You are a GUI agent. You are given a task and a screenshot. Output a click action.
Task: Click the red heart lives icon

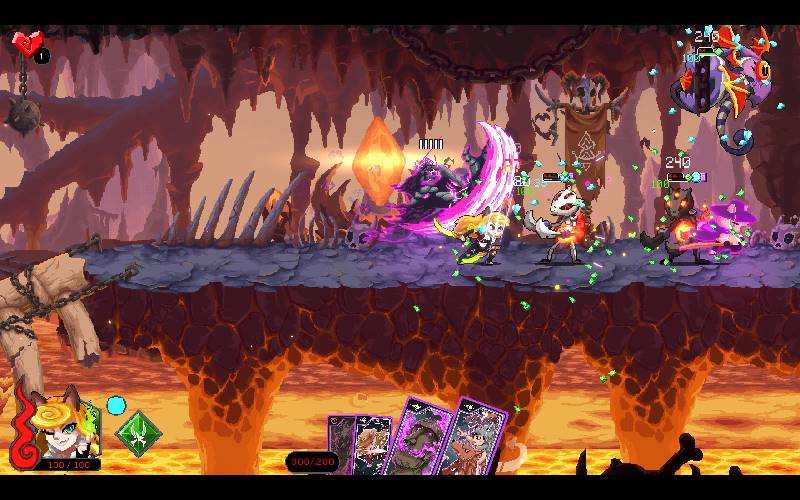tap(28, 44)
